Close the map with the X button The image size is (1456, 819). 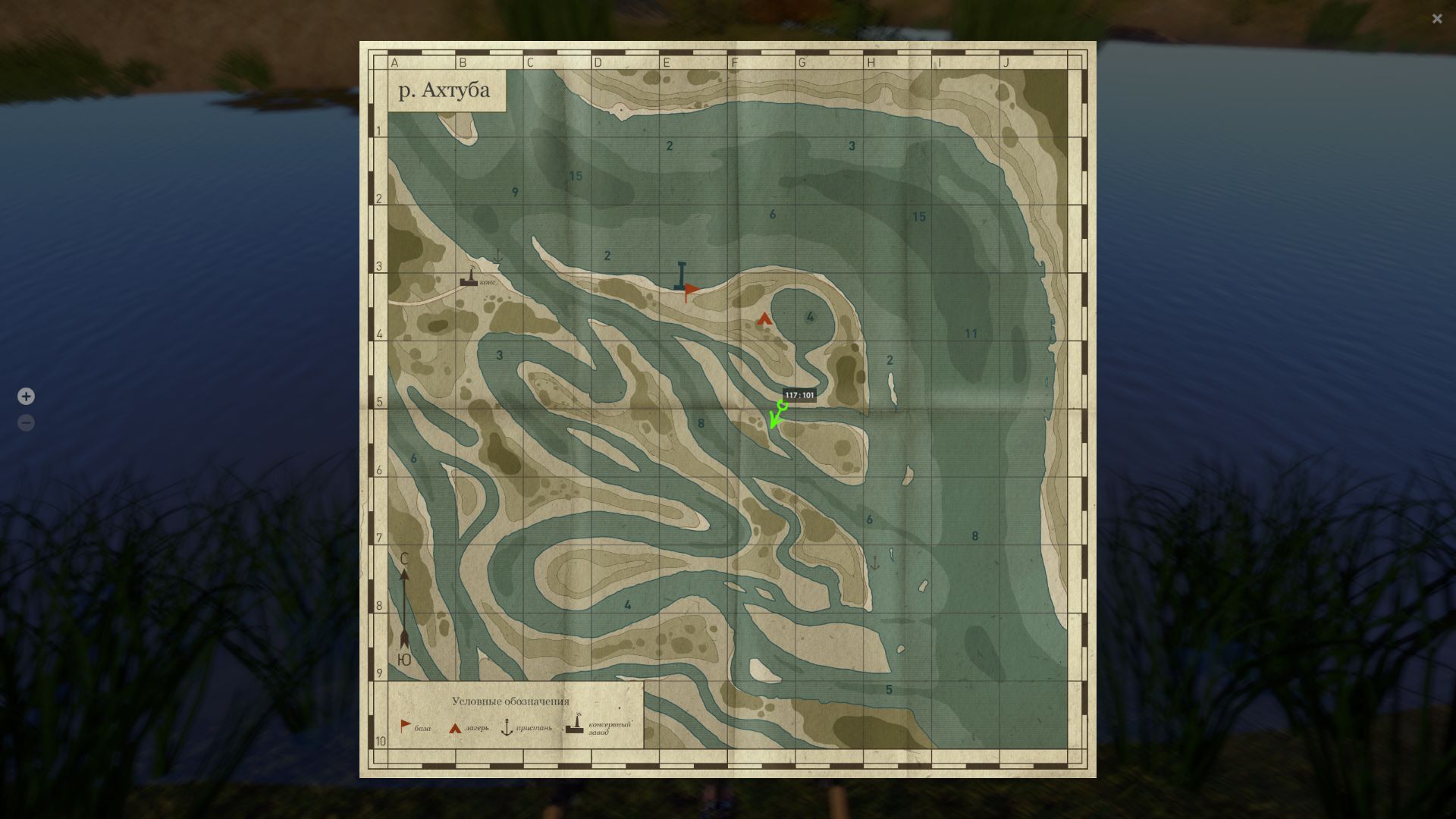coord(1437,18)
